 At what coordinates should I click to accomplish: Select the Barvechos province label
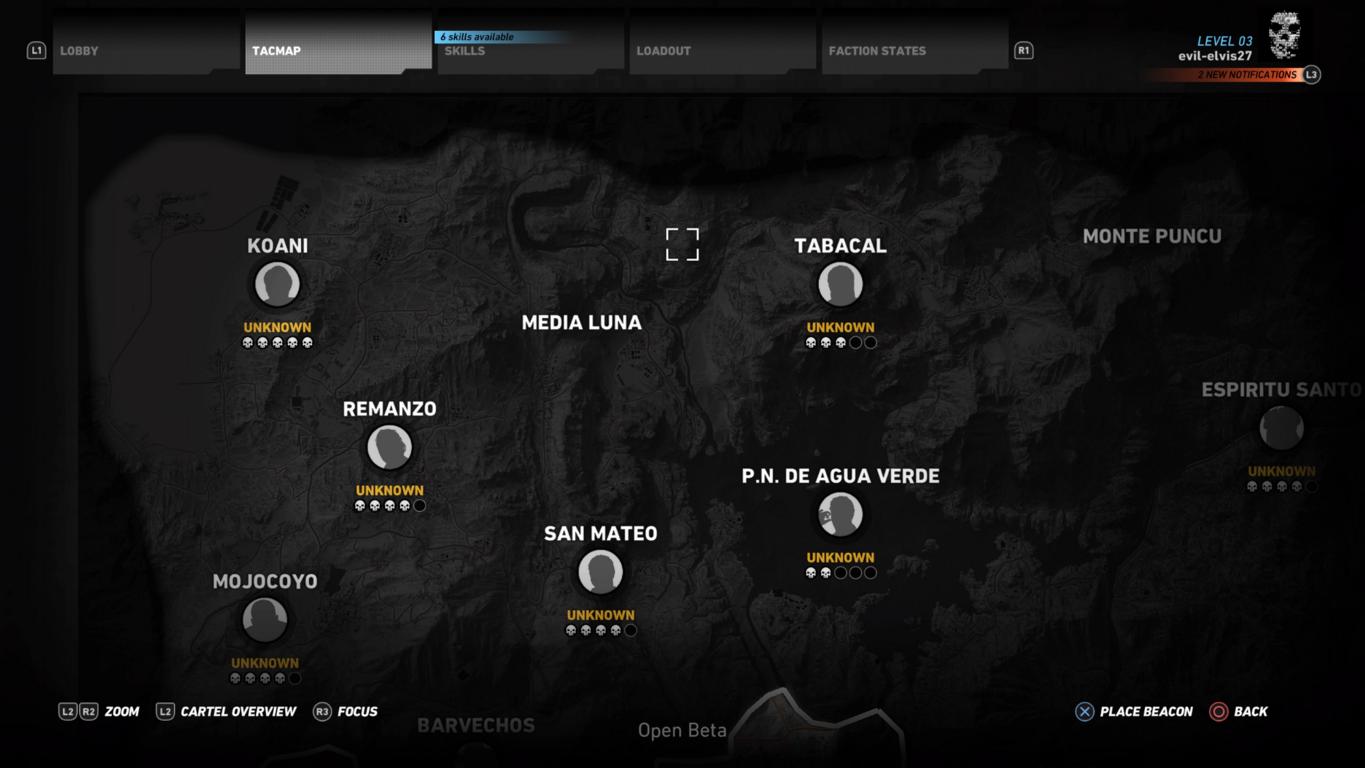476,726
